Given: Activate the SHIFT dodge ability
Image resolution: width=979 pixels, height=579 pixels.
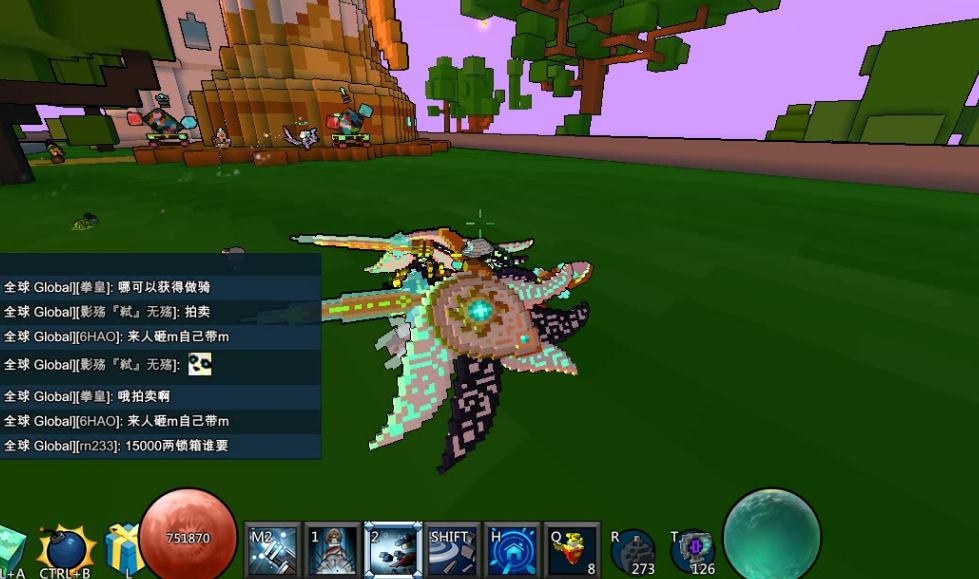Looking at the screenshot, I should point(452,550).
